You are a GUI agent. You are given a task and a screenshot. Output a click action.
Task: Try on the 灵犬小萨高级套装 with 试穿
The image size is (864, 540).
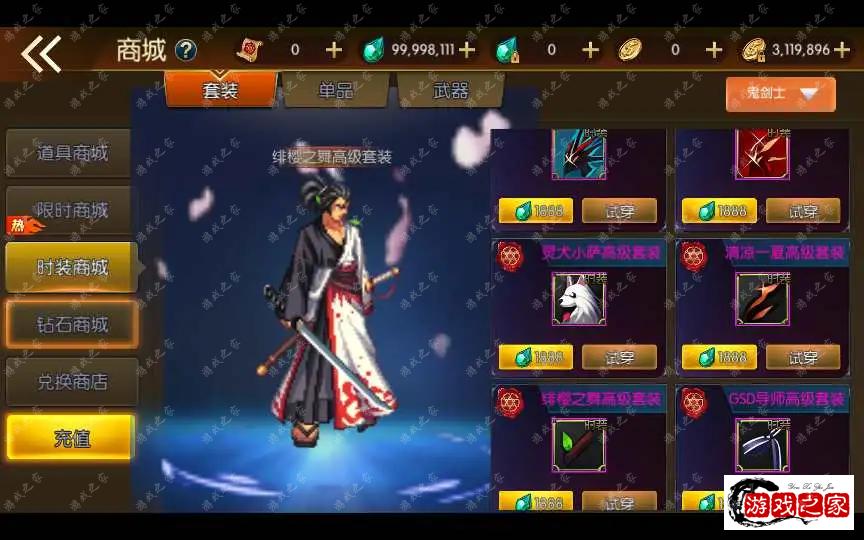(x=620, y=357)
